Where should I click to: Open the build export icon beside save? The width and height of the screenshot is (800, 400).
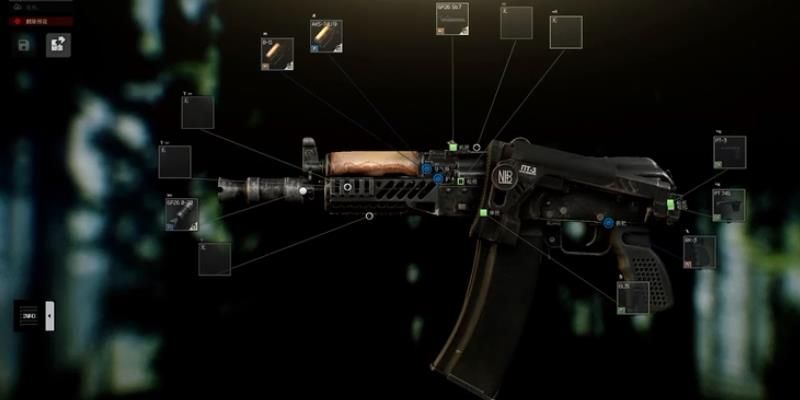click(58, 45)
